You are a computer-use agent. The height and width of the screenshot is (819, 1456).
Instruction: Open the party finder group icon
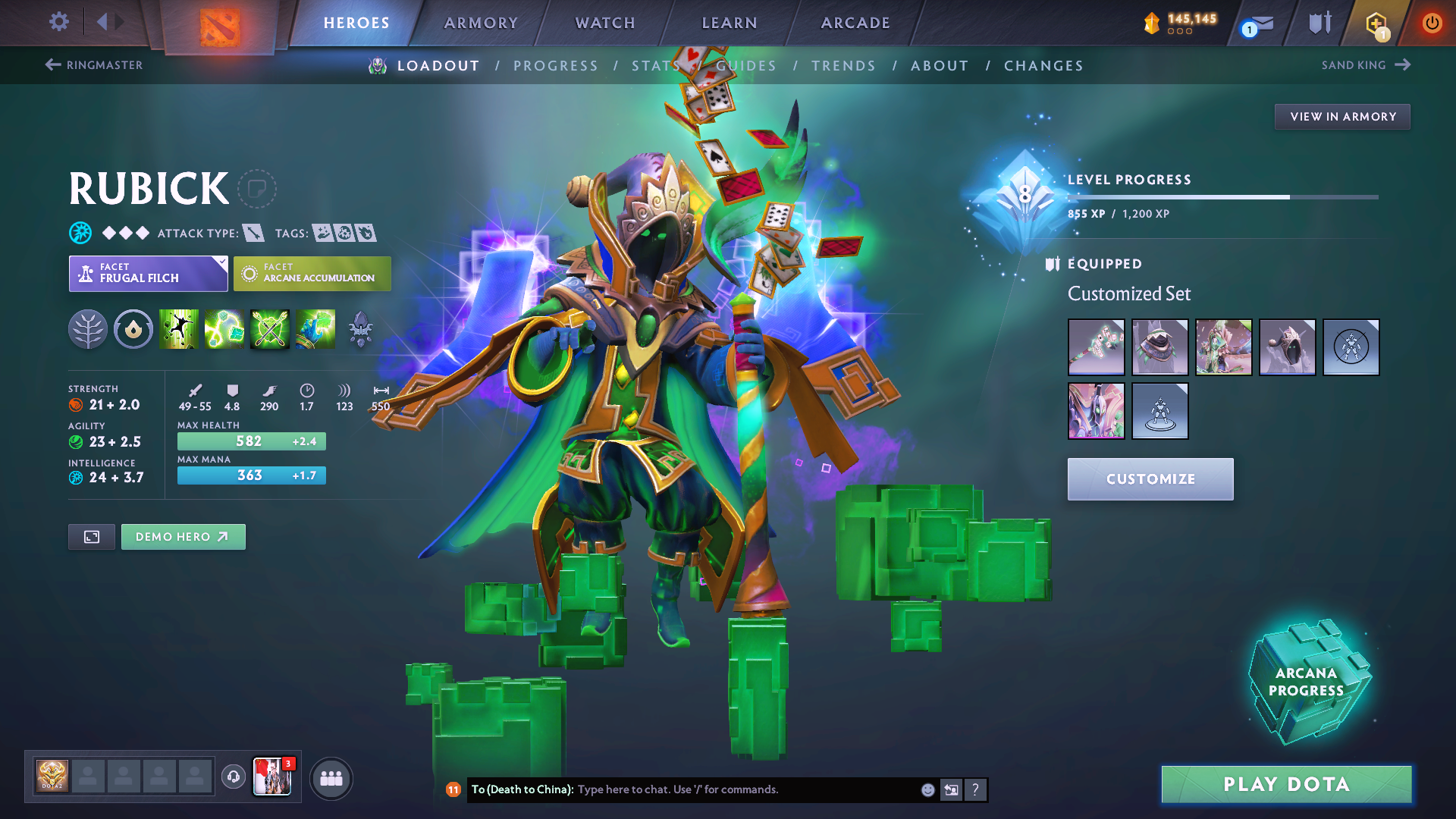tap(331, 777)
